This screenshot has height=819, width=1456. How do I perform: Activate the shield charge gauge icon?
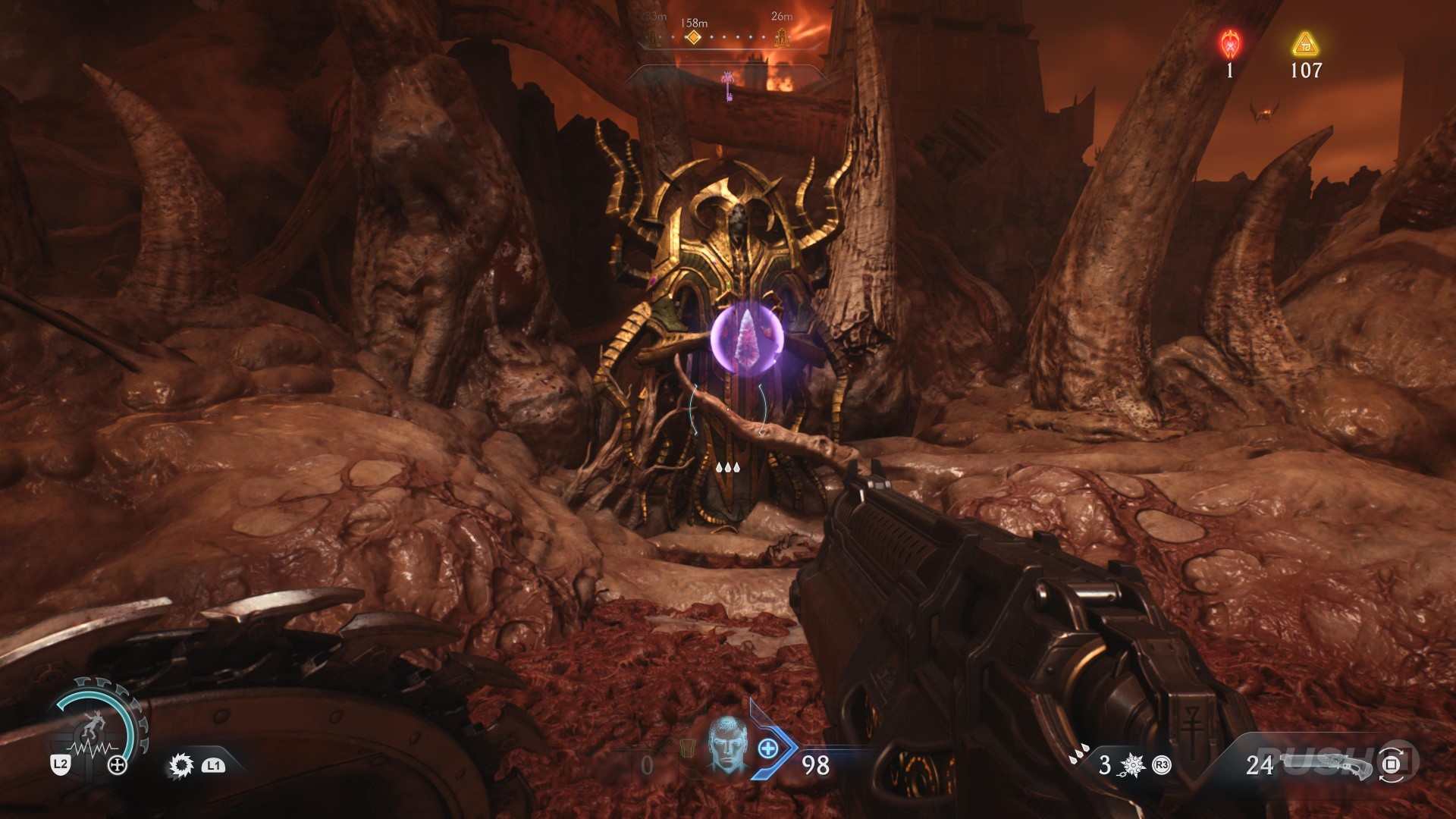(x=96, y=726)
